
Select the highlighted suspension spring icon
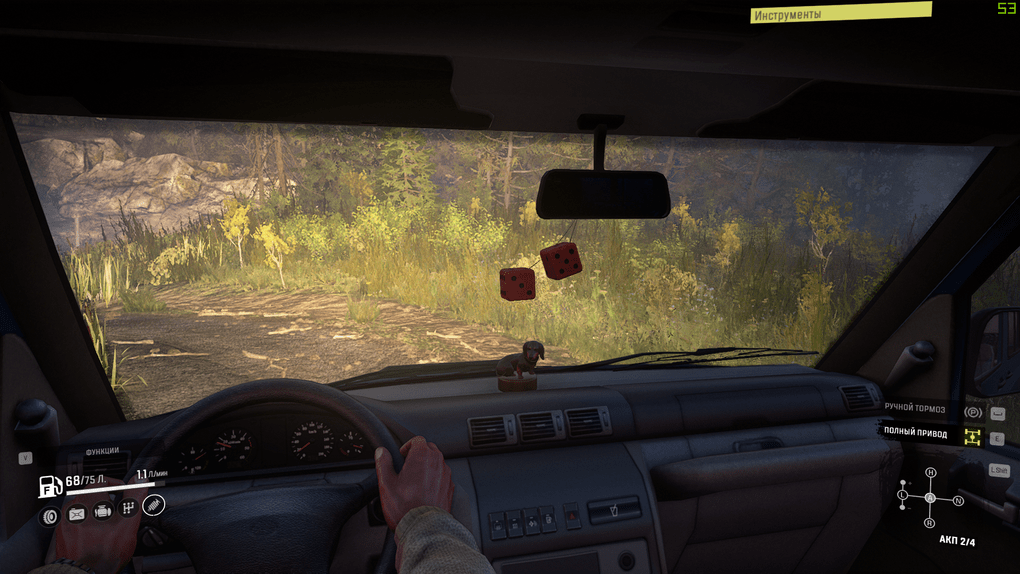[x=153, y=505]
